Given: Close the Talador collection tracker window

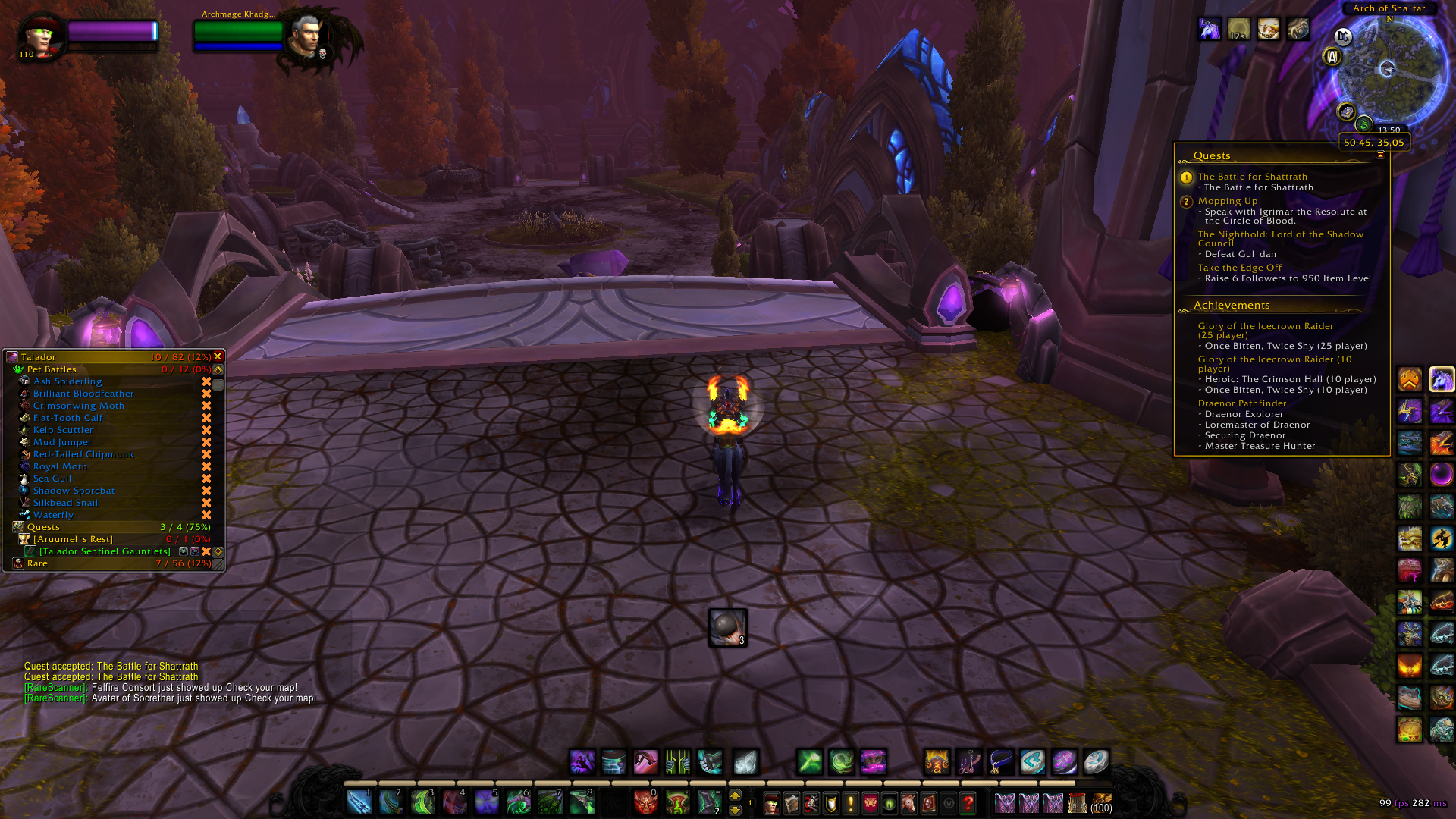Looking at the screenshot, I should [x=218, y=356].
